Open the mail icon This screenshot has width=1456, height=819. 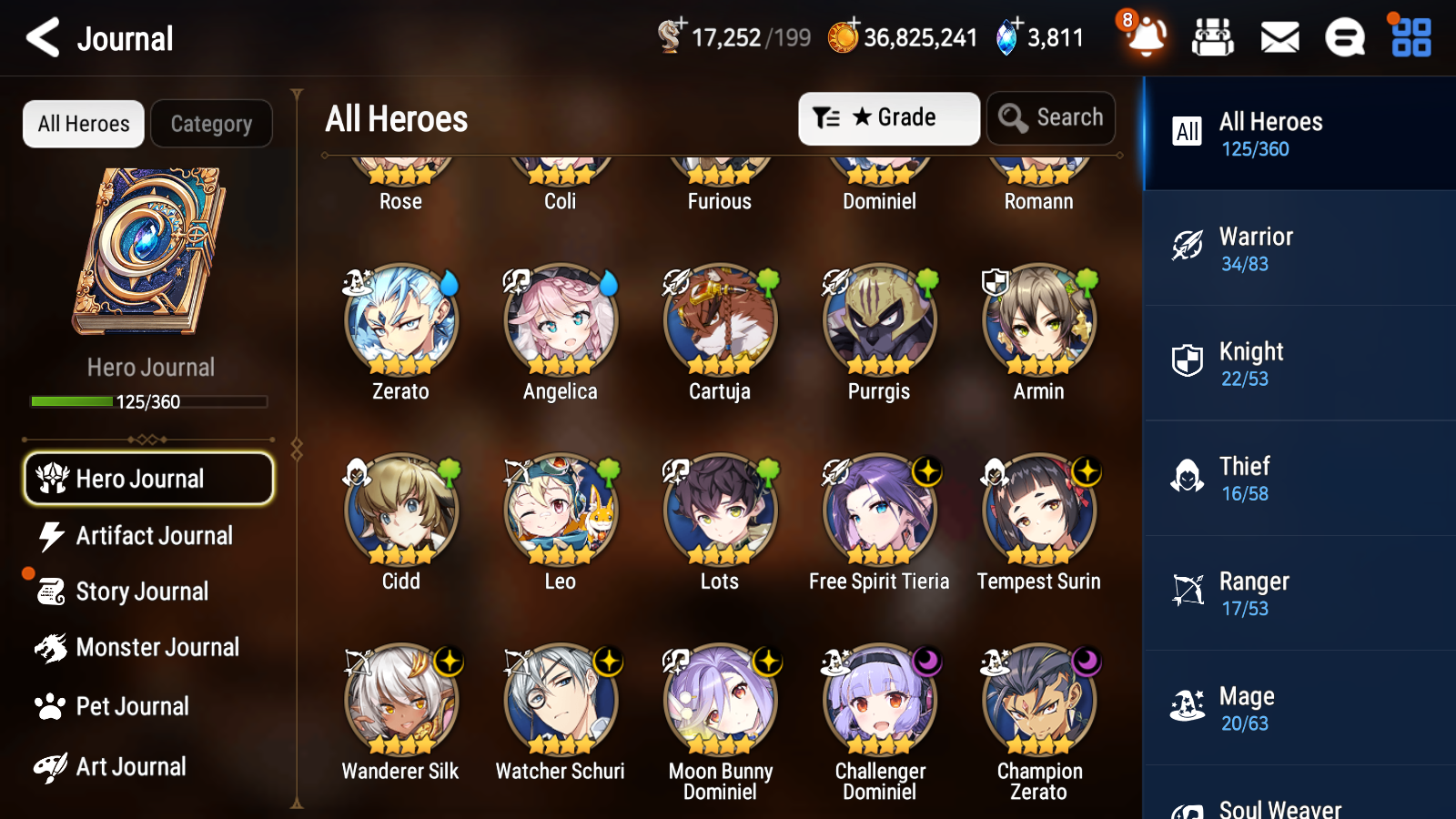[x=1279, y=37]
